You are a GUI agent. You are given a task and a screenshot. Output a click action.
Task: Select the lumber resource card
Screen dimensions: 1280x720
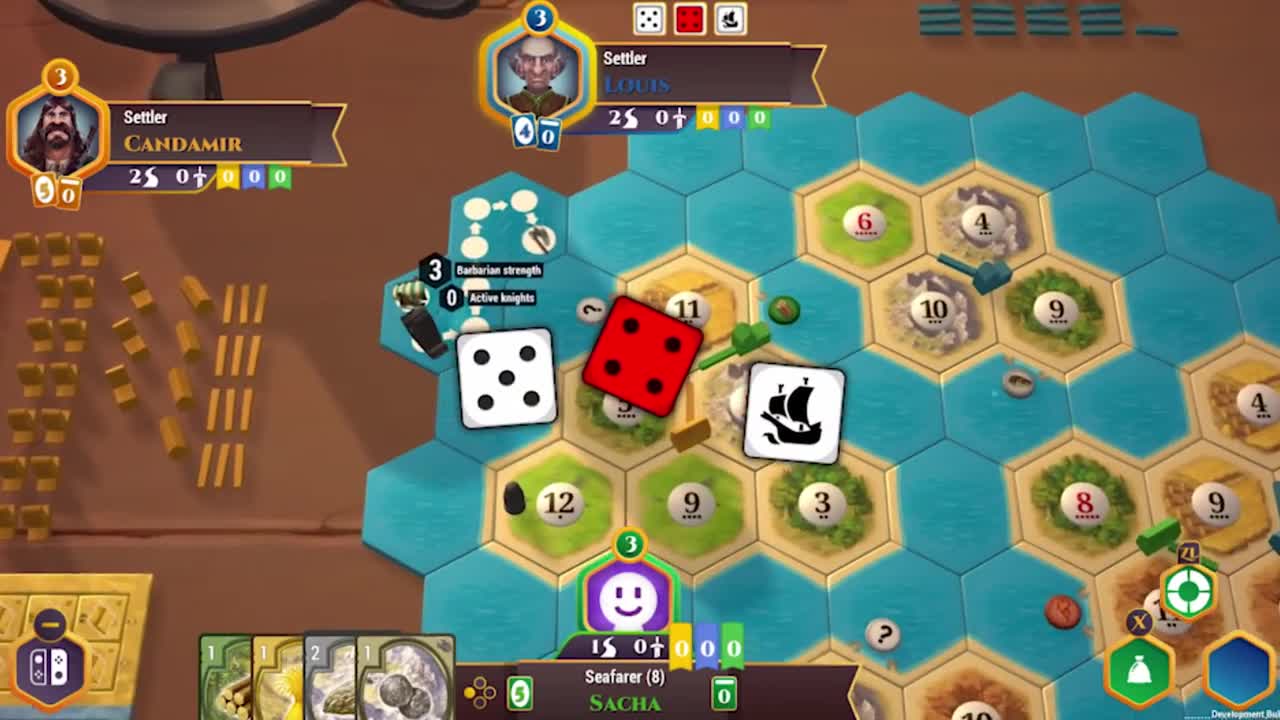[225, 680]
